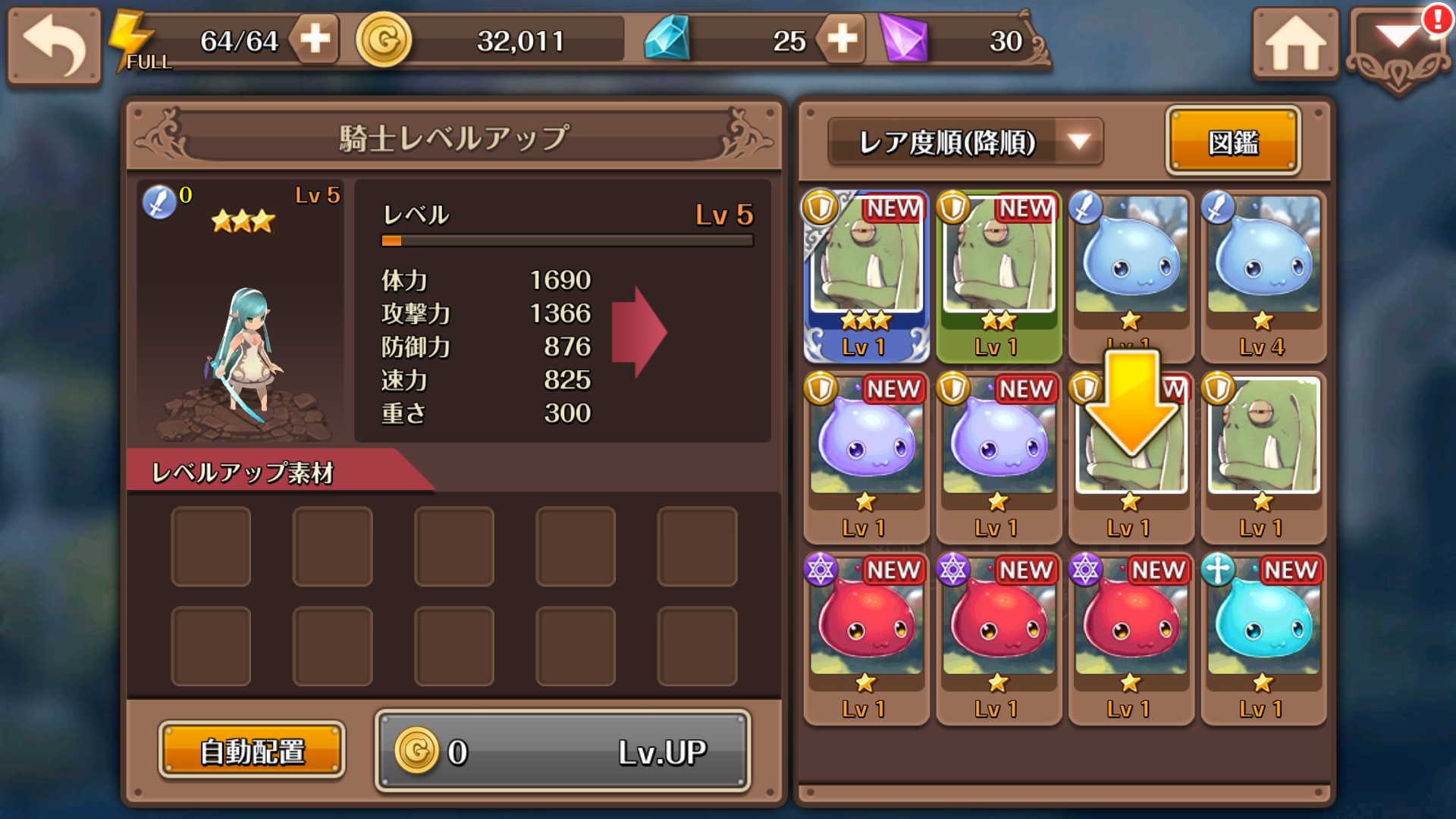The image size is (1456, 819).
Task: Select the Lv 4 blue slime card
Action: click(x=1263, y=277)
